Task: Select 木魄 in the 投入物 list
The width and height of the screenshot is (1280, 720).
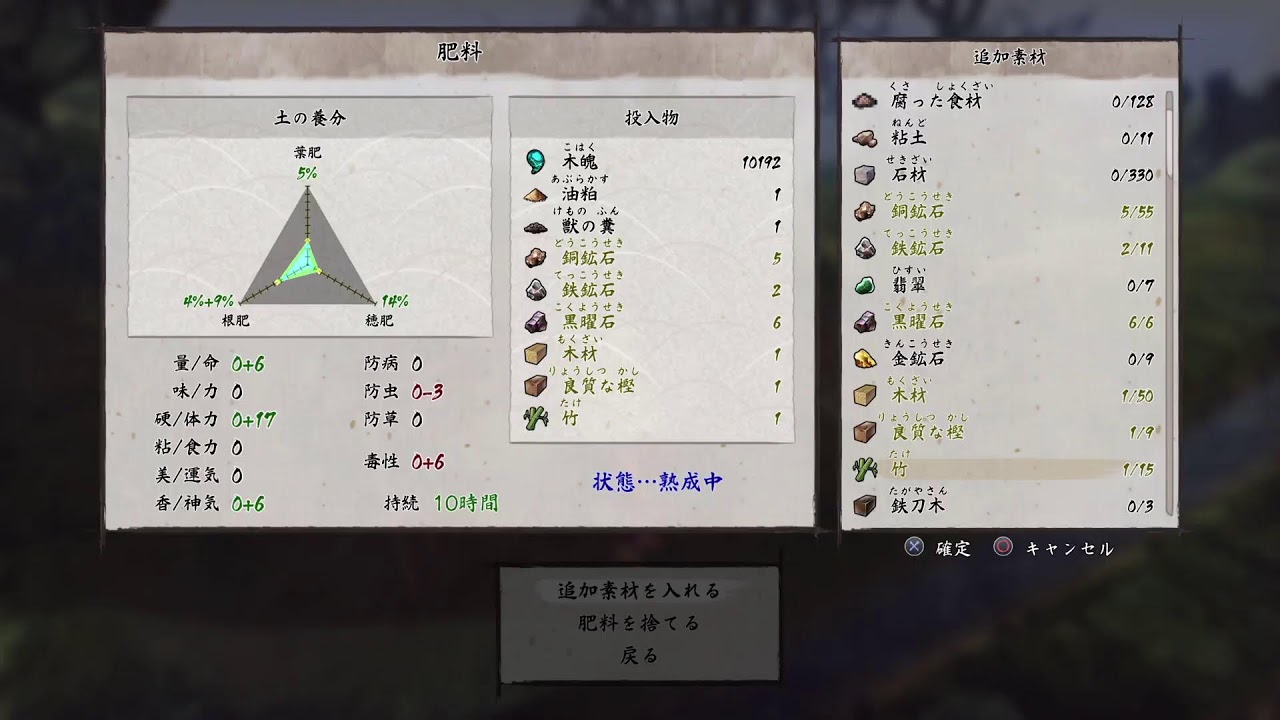Action: [652, 162]
